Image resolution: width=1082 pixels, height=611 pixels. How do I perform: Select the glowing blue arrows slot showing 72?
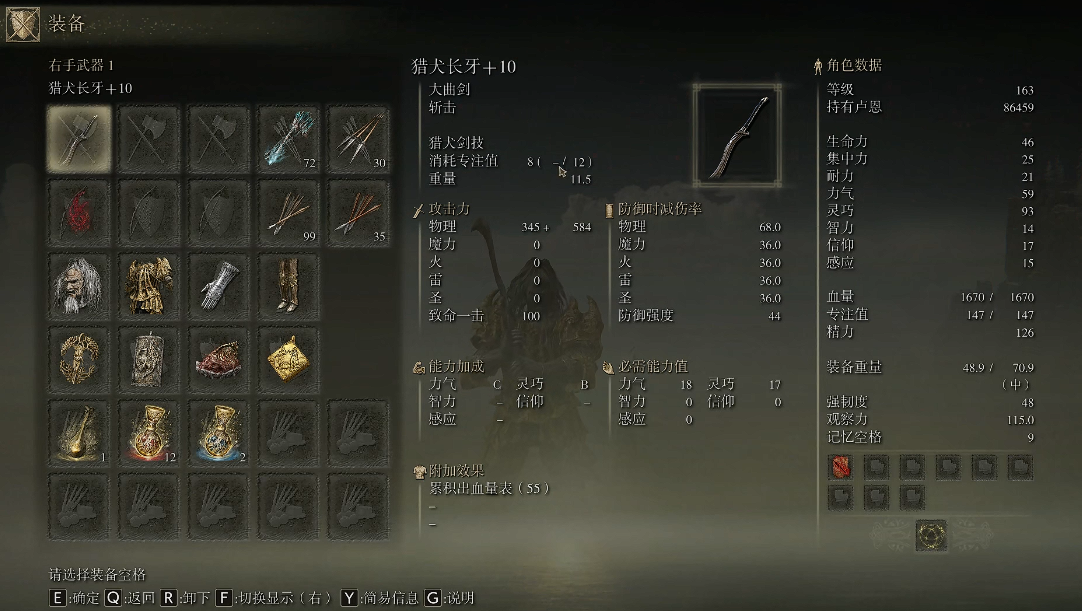pyautogui.click(x=289, y=139)
